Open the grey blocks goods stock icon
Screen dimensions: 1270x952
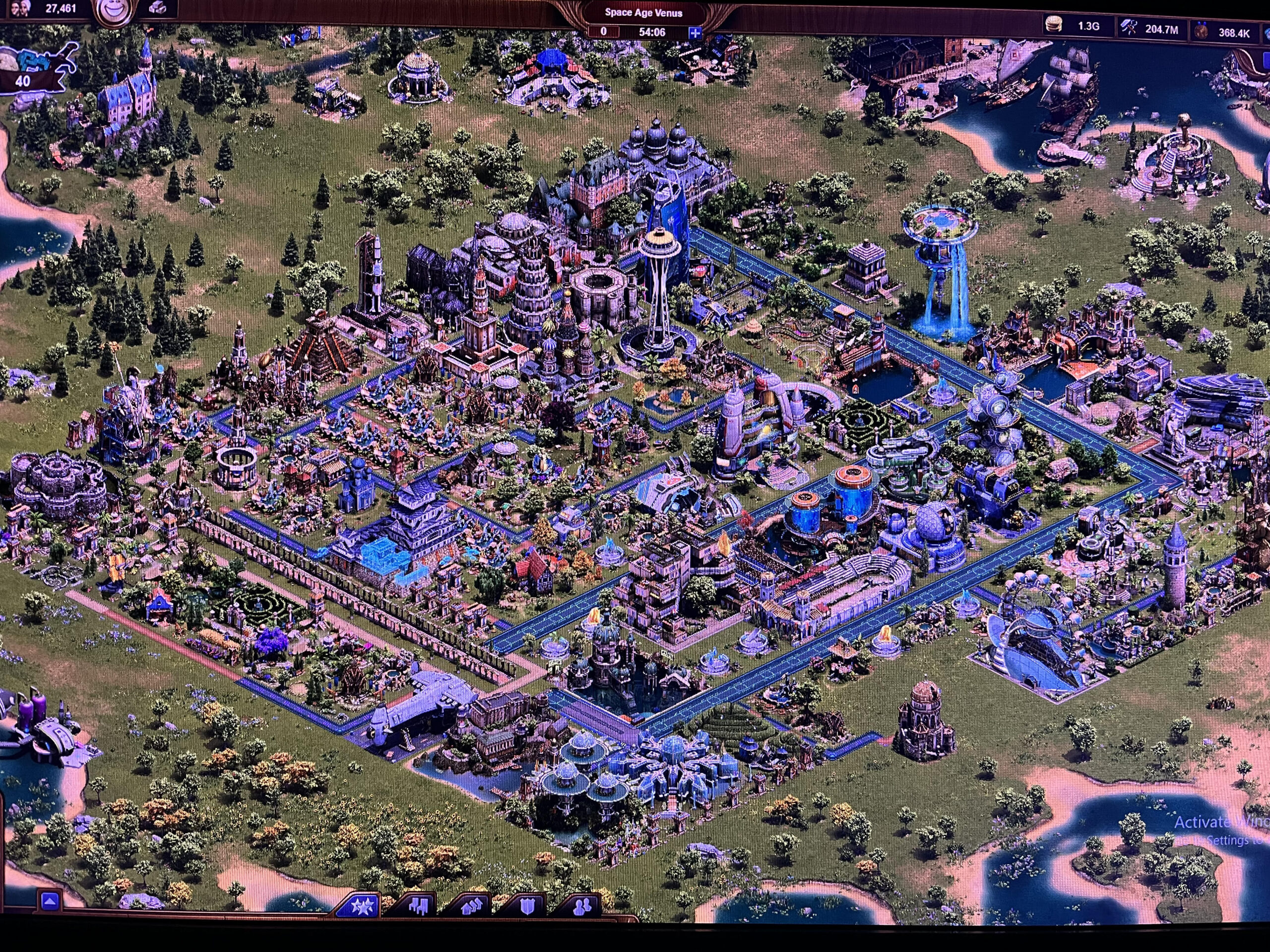pyautogui.click(x=158, y=8)
